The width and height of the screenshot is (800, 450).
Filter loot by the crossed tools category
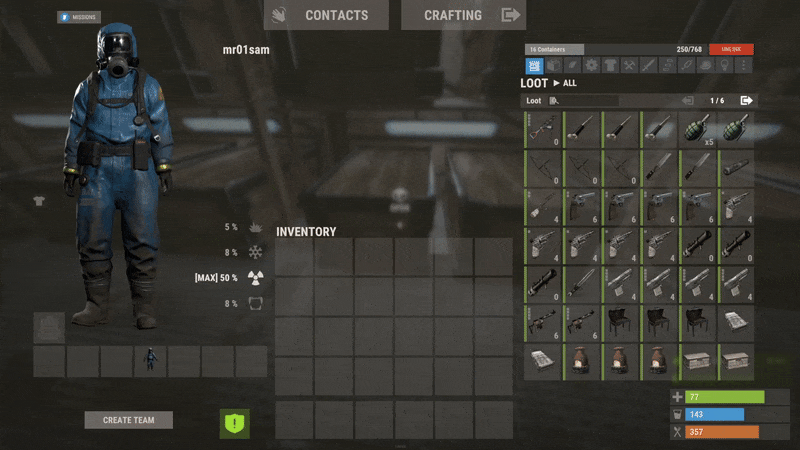629,66
